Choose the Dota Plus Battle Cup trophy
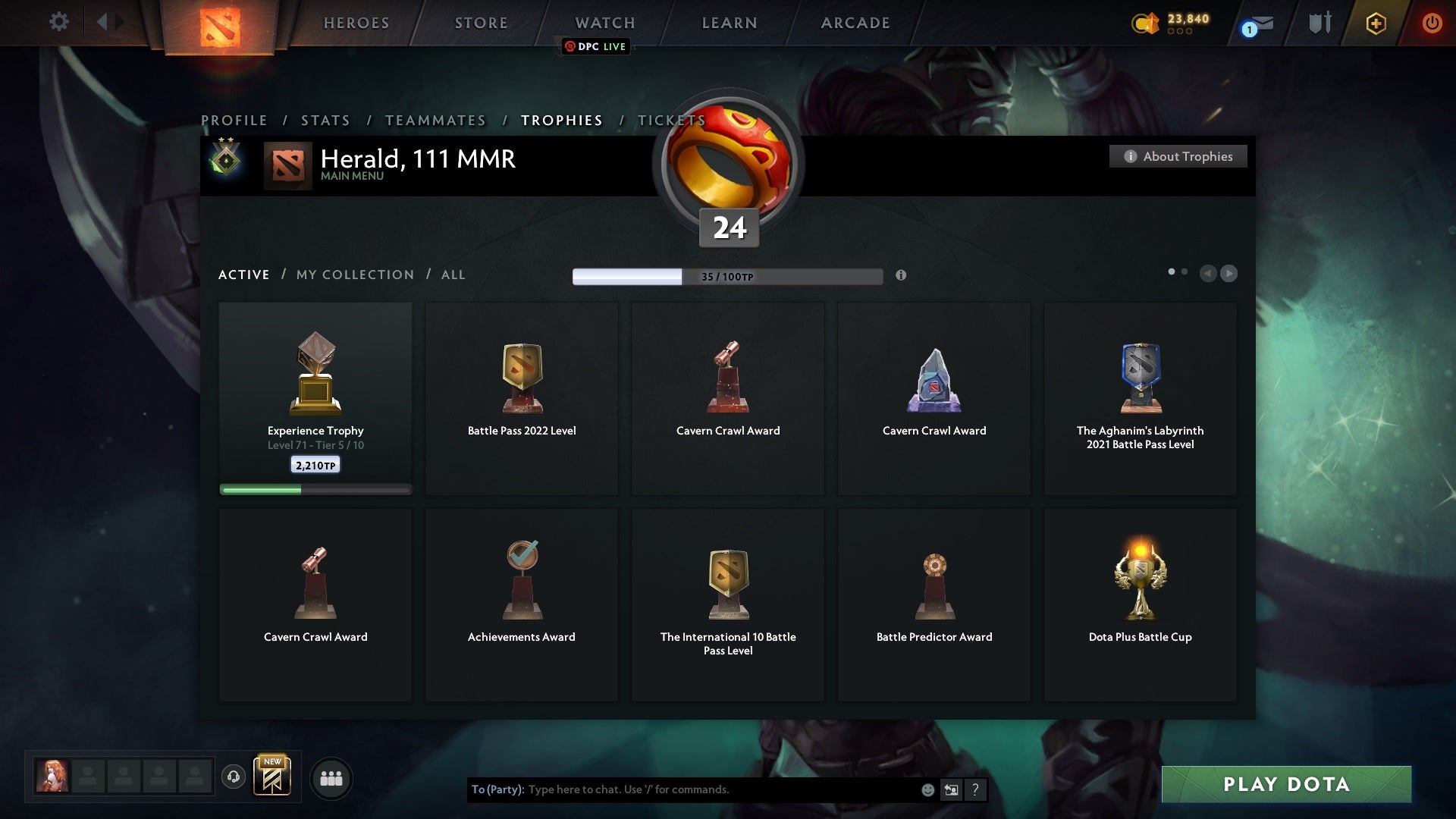 point(1140,604)
